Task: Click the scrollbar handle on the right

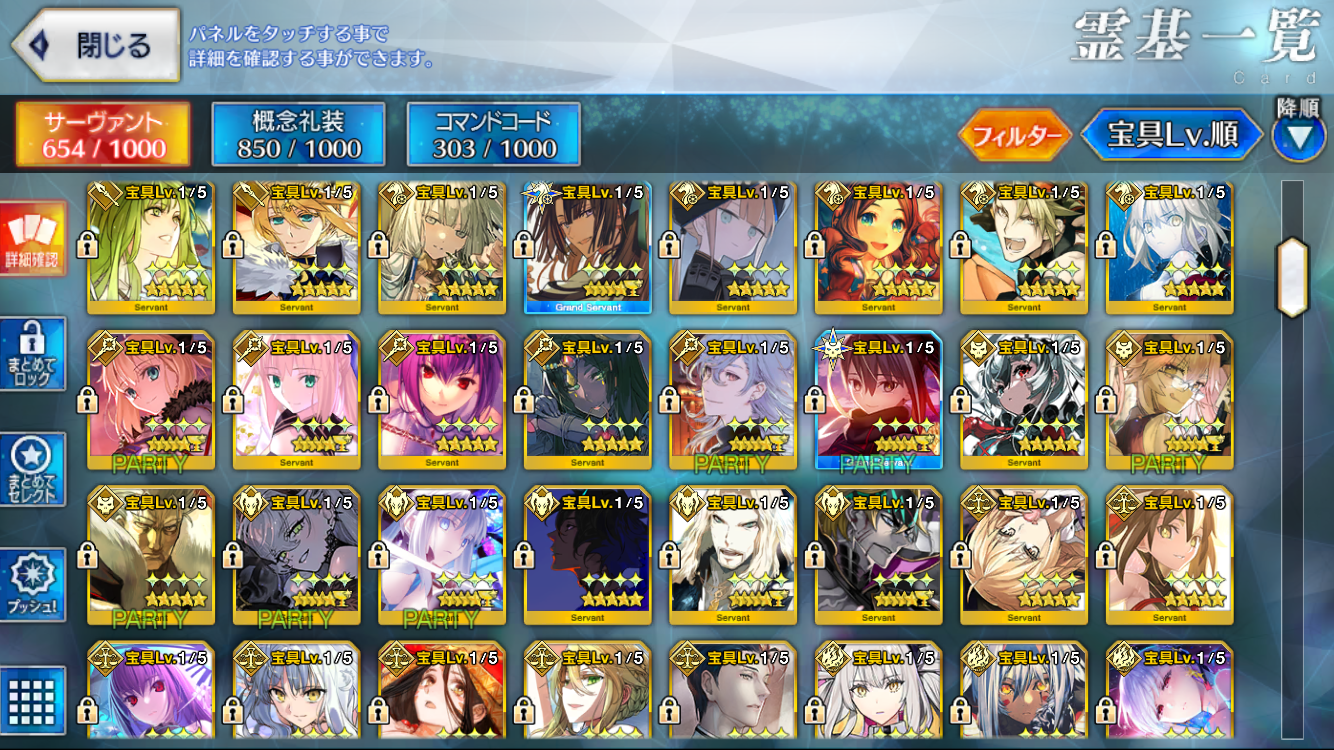Action: point(1292,277)
